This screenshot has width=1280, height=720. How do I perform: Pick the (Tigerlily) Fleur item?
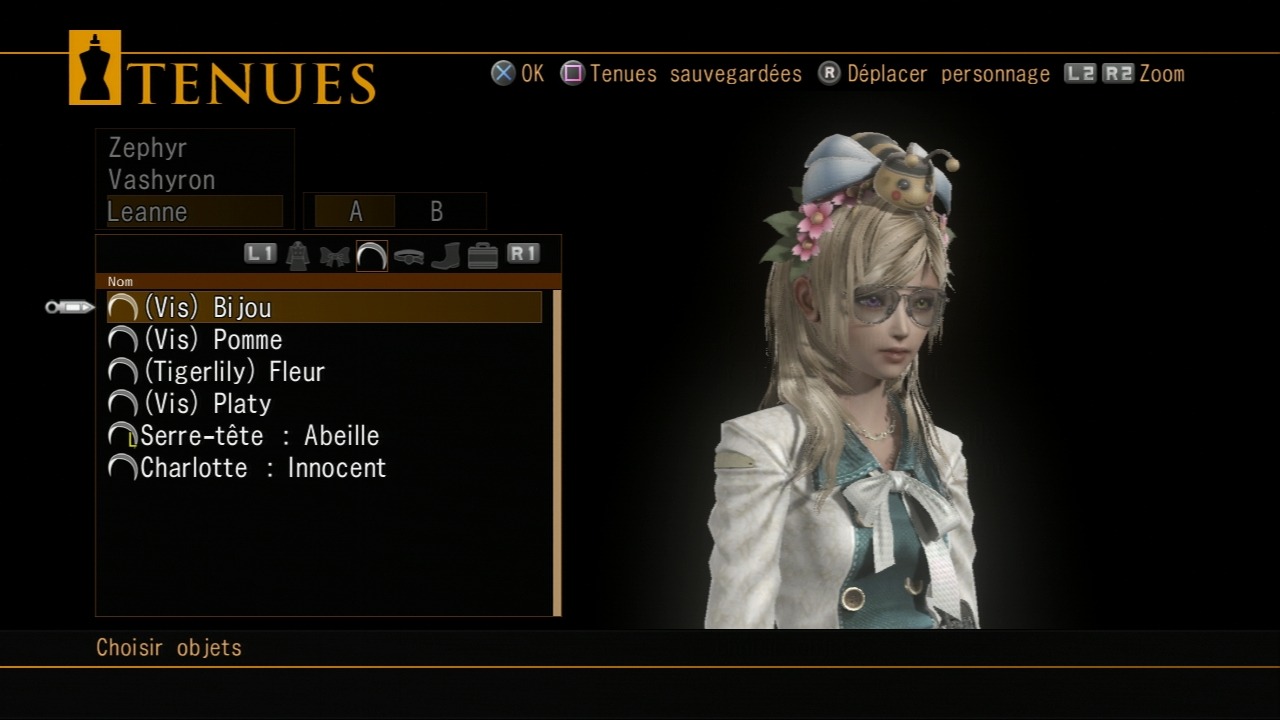234,372
